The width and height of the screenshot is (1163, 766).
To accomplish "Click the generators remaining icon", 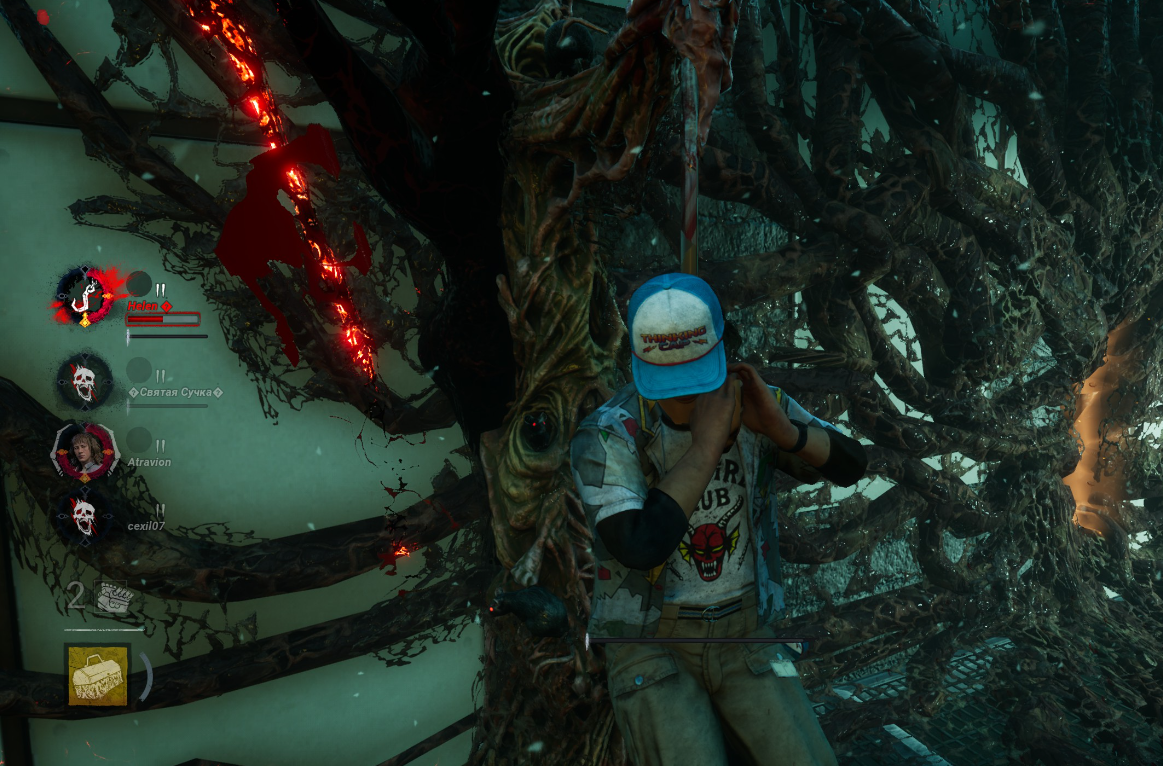I will (112, 597).
